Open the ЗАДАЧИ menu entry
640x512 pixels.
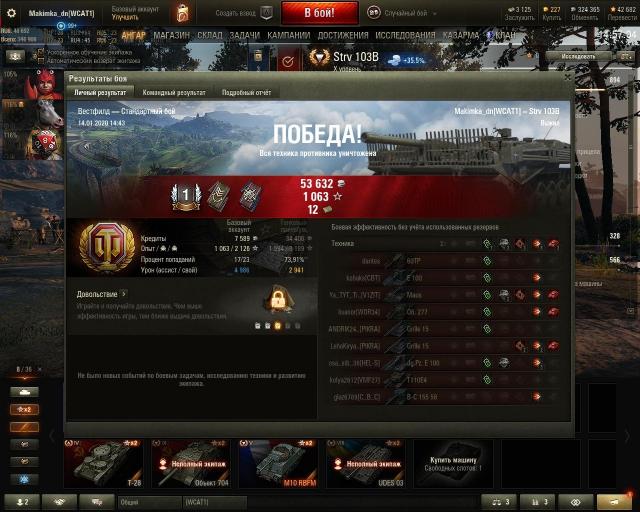pyautogui.click(x=244, y=35)
